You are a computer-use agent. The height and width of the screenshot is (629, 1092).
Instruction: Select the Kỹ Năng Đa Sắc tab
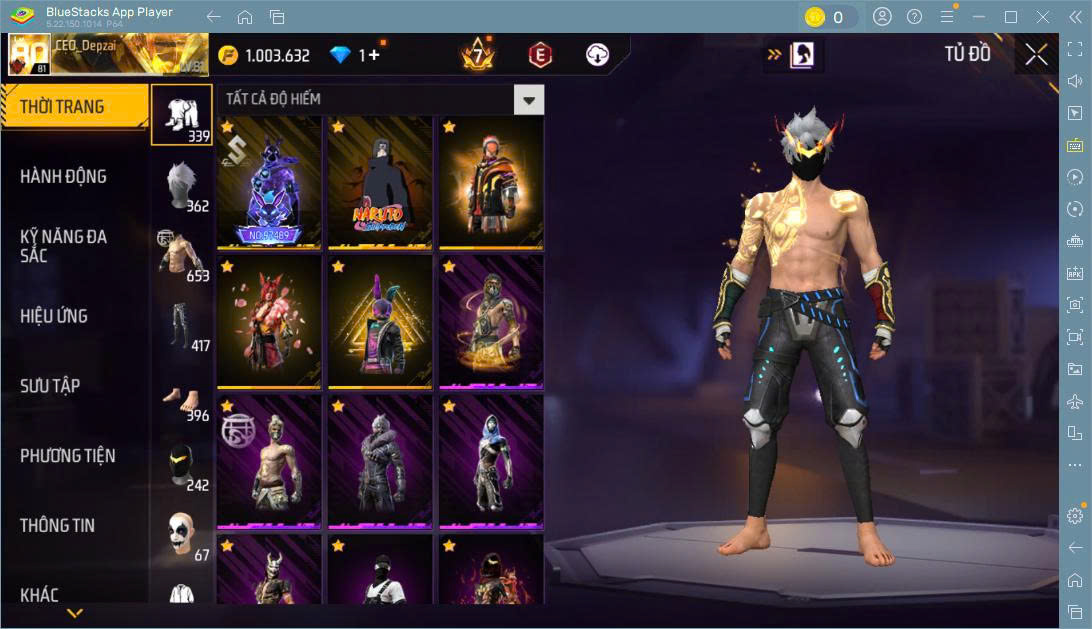click(x=64, y=246)
